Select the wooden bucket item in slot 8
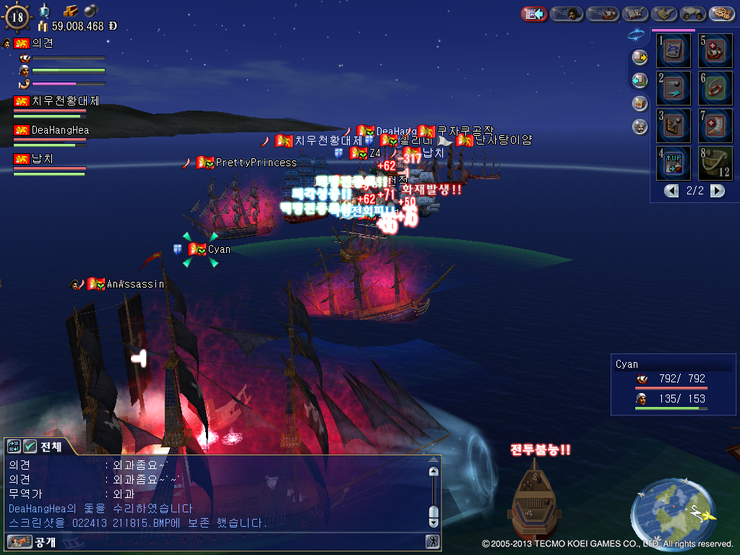 tap(714, 162)
